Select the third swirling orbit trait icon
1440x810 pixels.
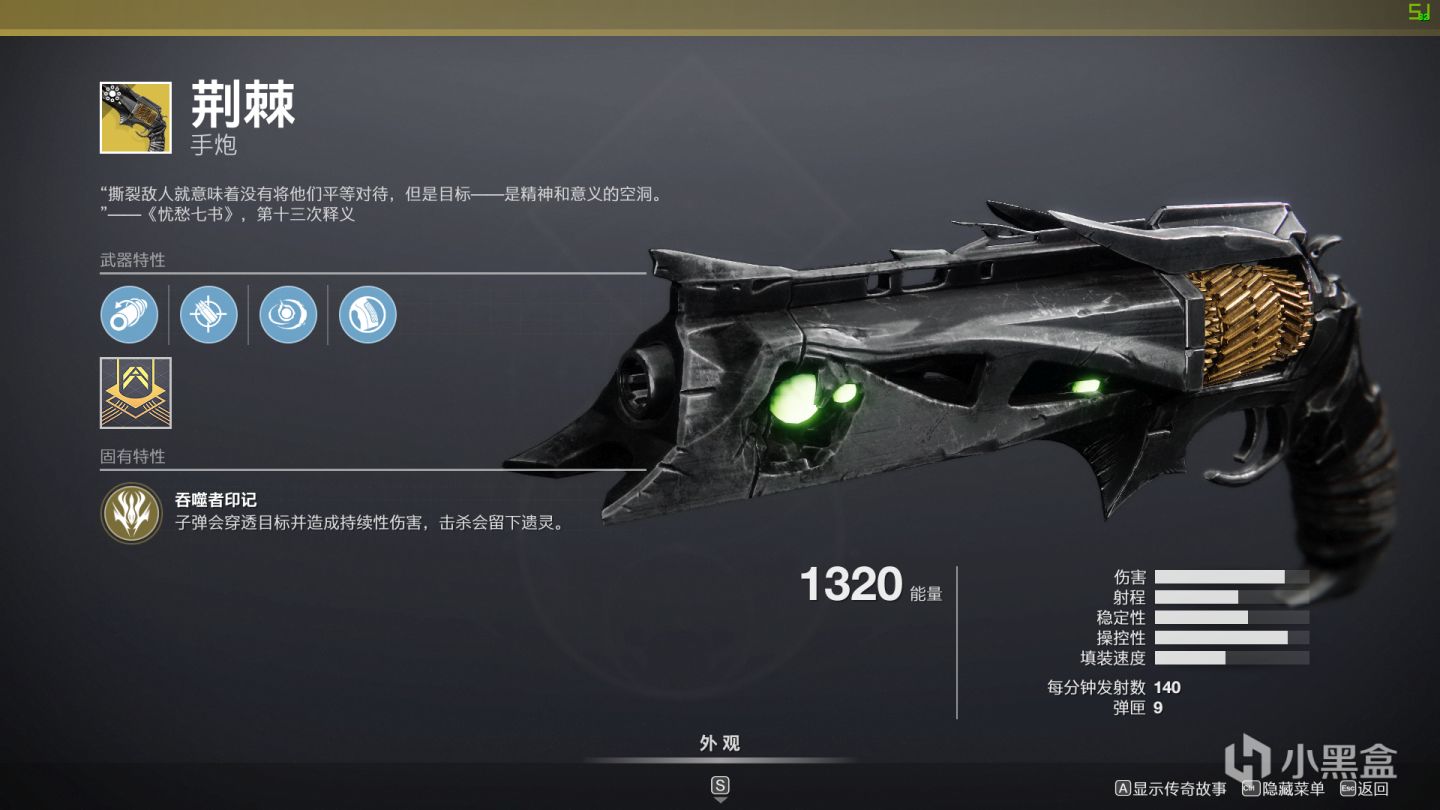coord(288,314)
